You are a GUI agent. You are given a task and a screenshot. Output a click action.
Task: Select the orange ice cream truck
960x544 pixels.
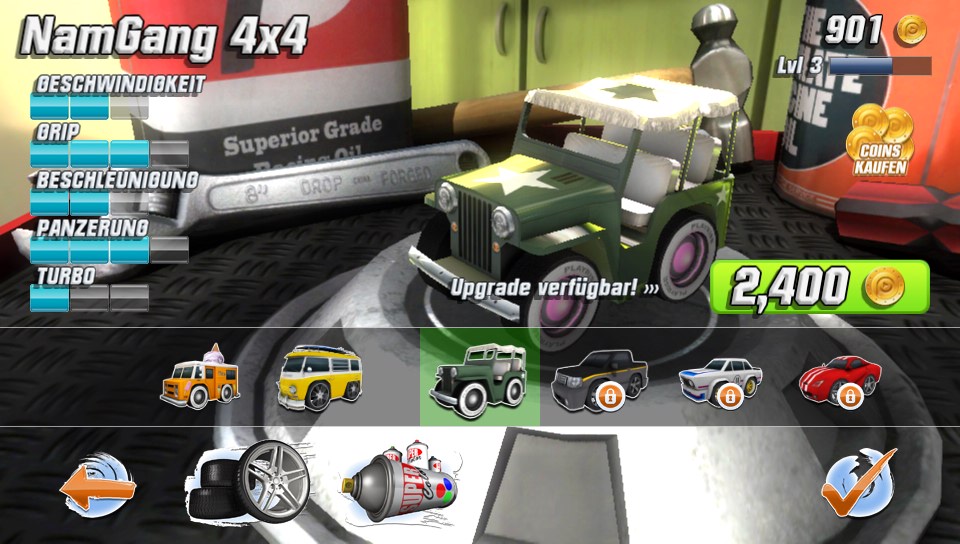[x=199, y=377]
